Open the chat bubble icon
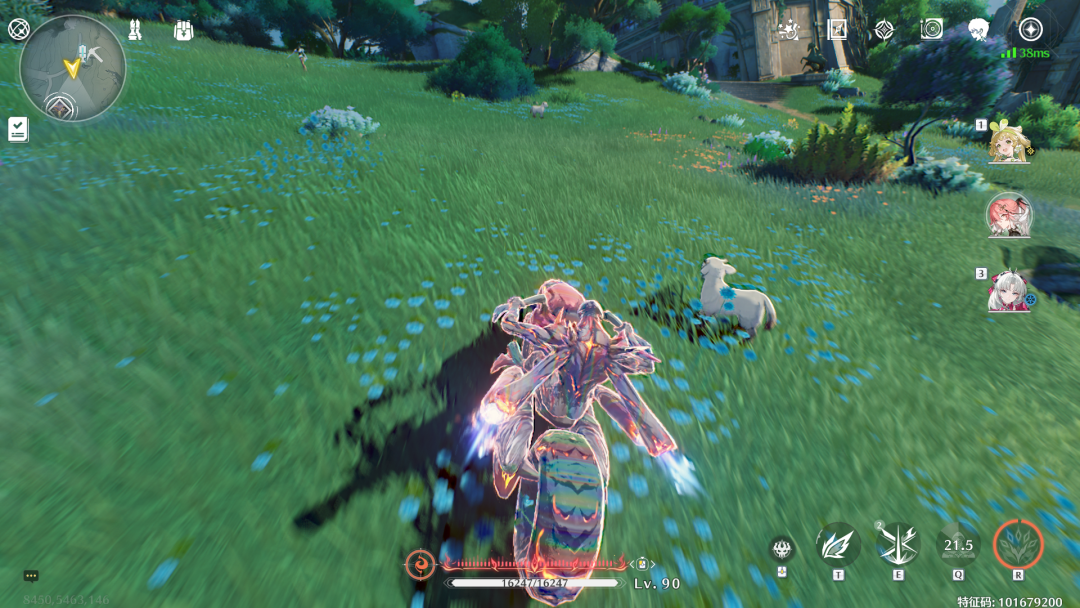The image size is (1080, 608). coord(31,576)
